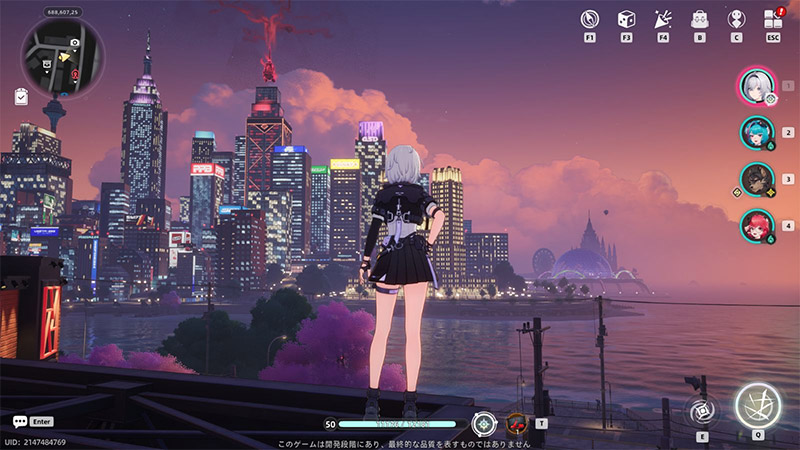Switch to the red-haired party member
Screen dimensions: 800x450
point(757,225)
